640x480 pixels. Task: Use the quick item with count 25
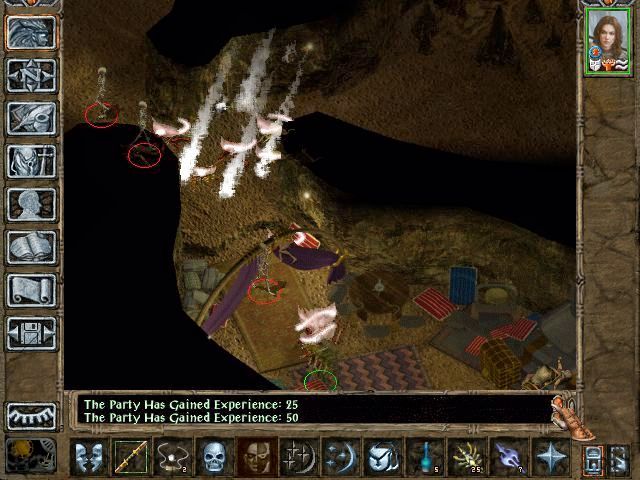(x=467, y=457)
